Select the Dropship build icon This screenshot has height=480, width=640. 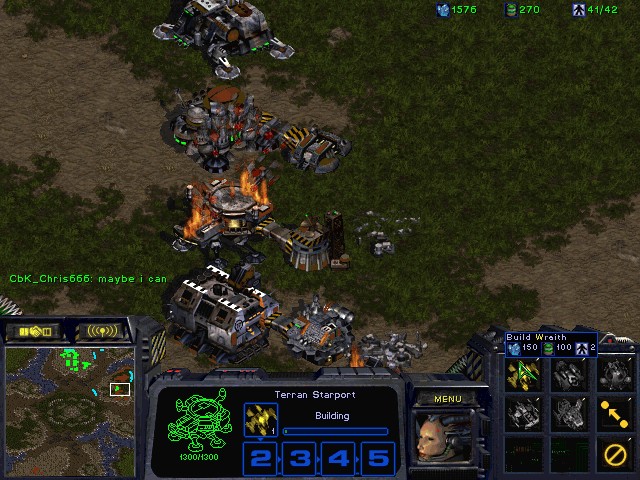(x=568, y=375)
